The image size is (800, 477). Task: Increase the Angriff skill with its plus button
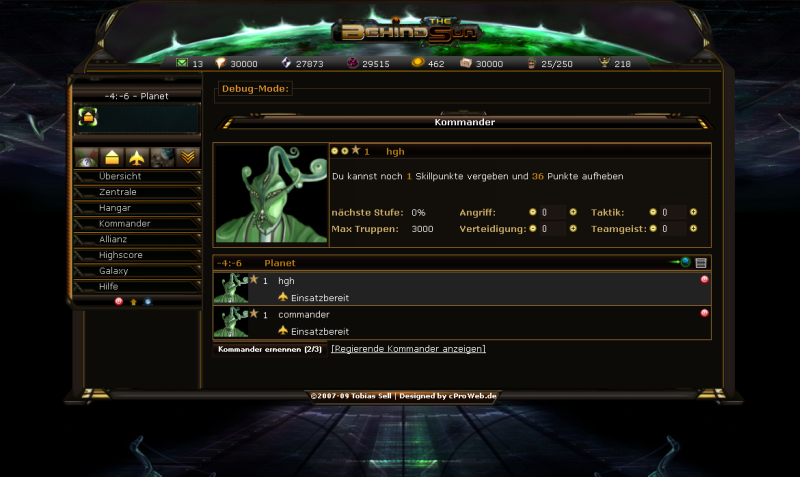click(573, 212)
